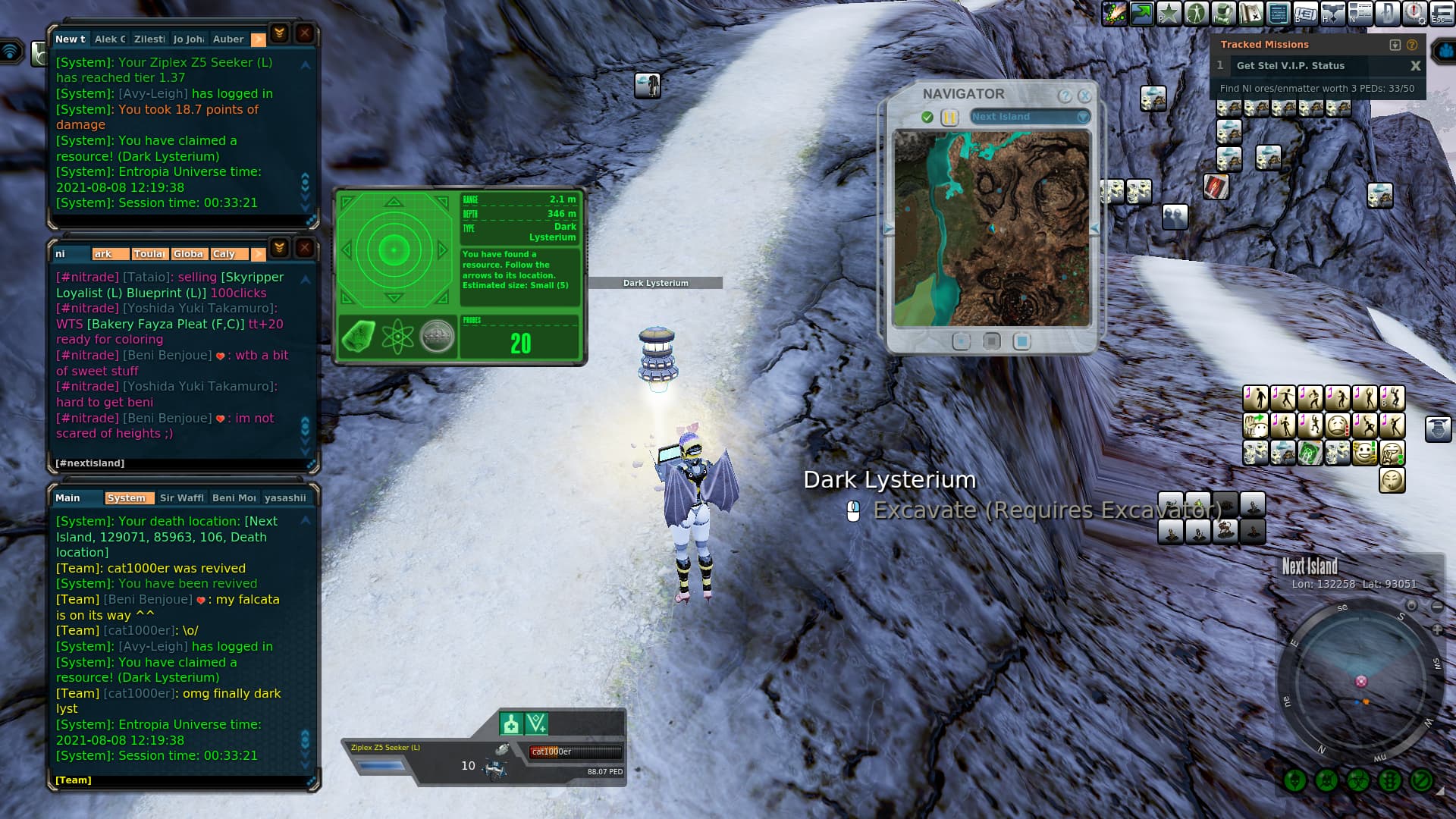Open Tracked Missions help question mark
Image resolution: width=1456 pixels, height=819 pixels.
1412,45
